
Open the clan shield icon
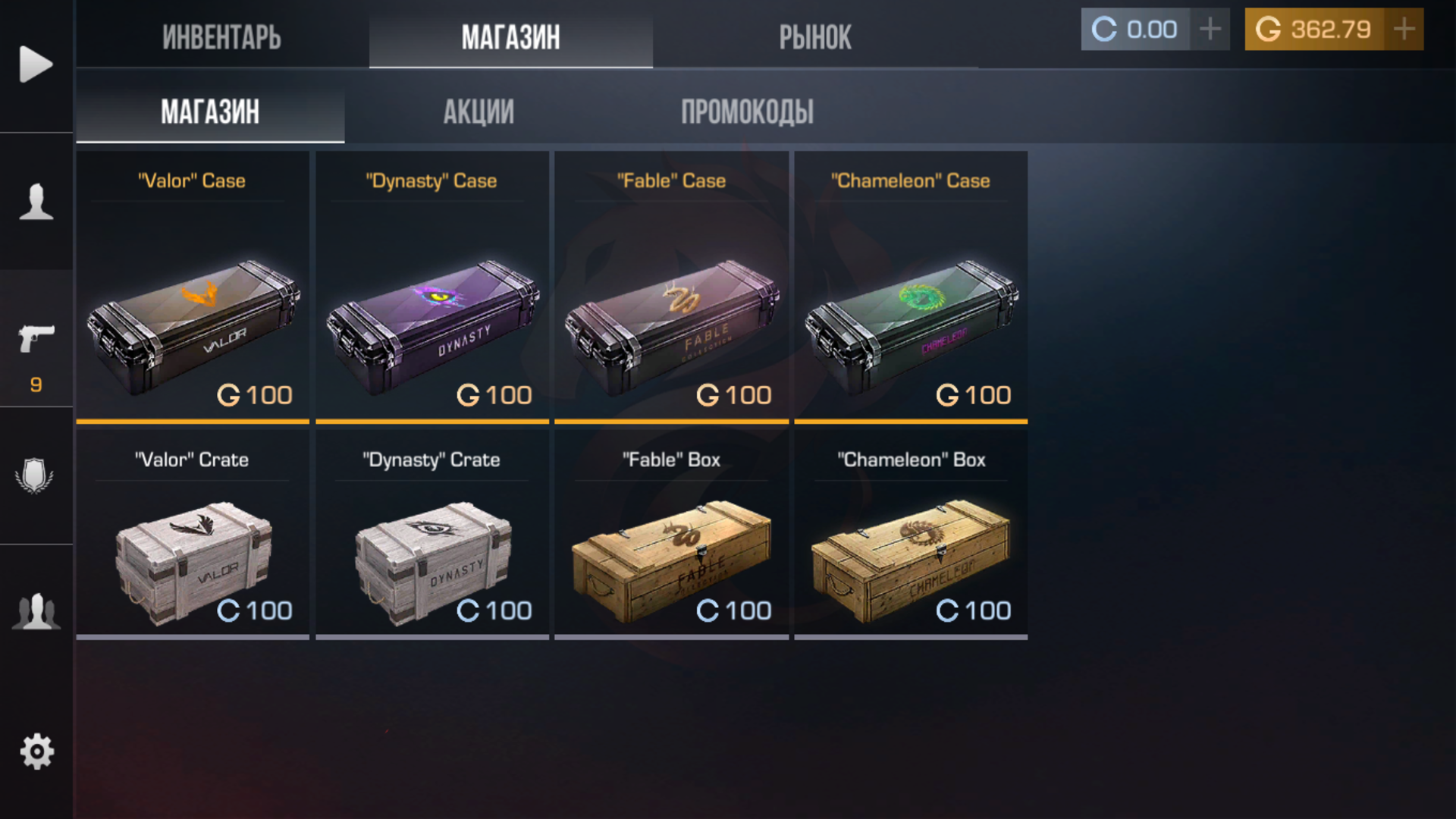(35, 474)
